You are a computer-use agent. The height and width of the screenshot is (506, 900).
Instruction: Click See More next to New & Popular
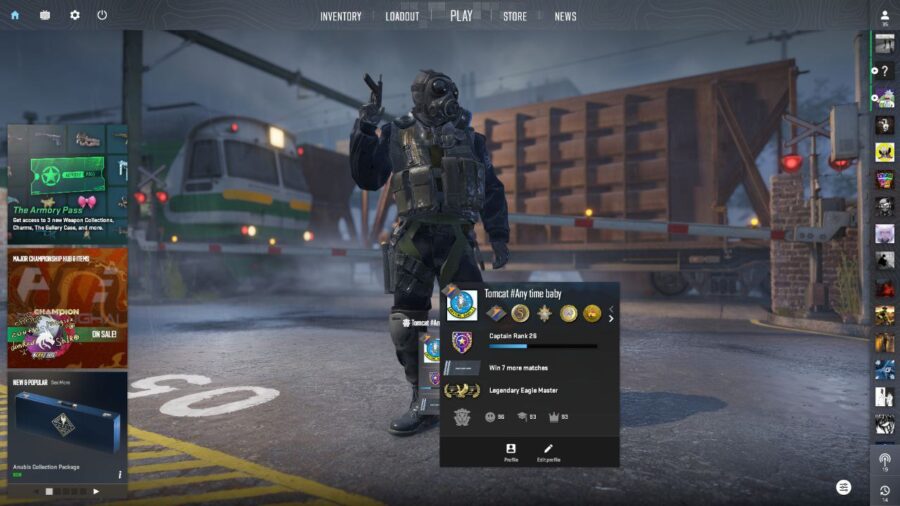tap(58, 382)
